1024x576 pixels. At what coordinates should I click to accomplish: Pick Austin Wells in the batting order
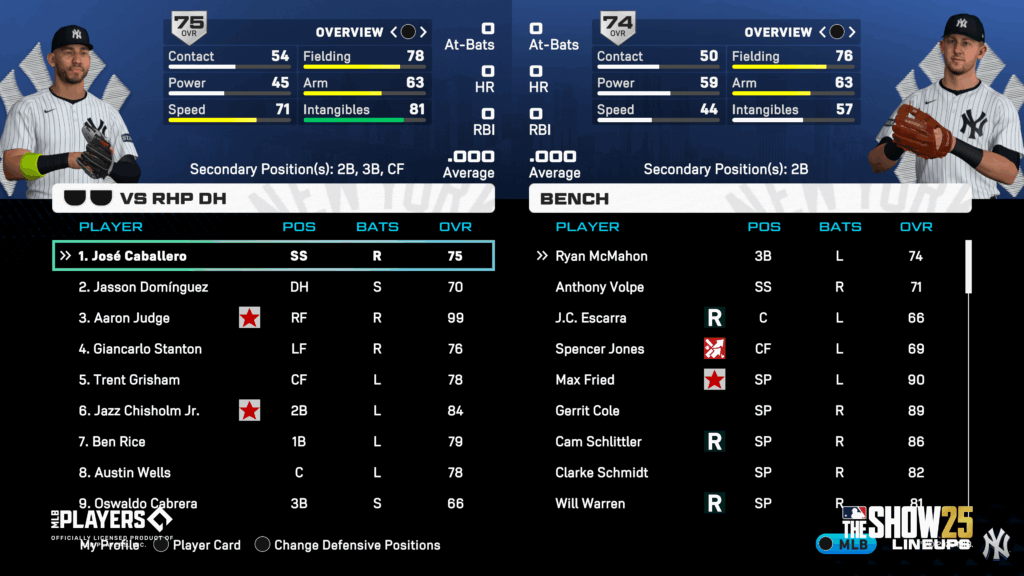pos(272,473)
